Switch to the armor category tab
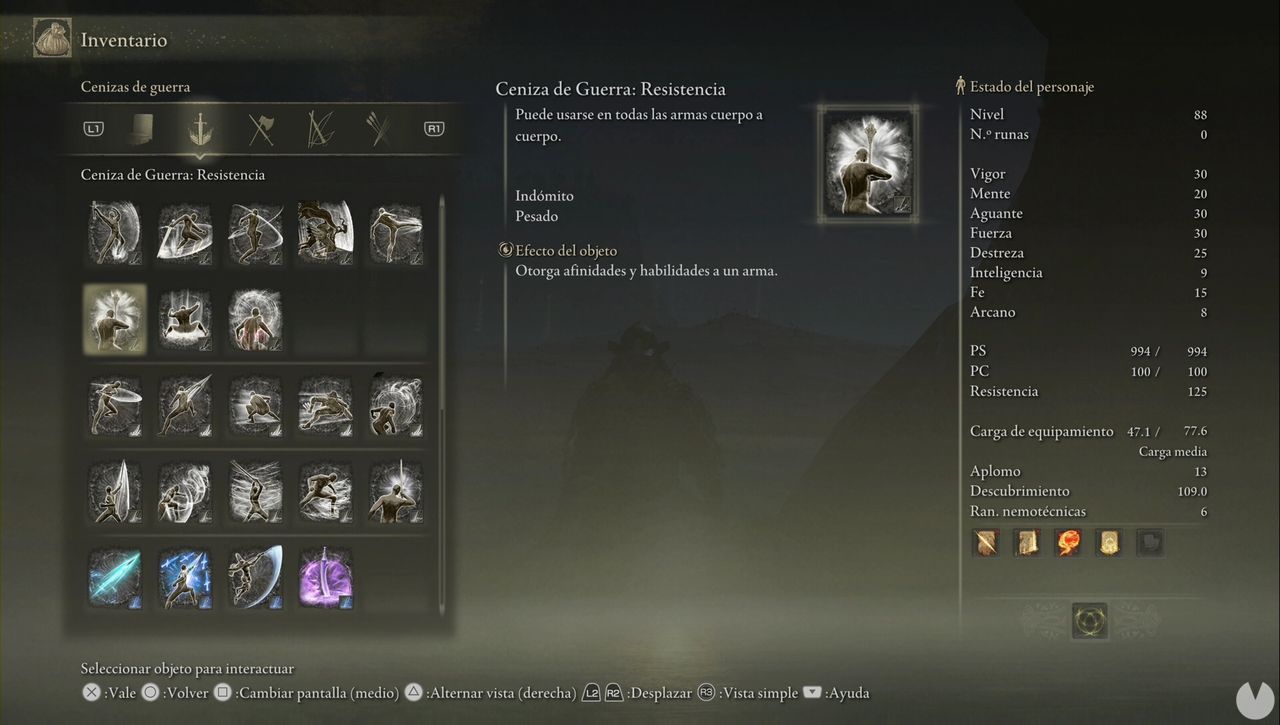Screen dimensions: 1280x725 (x=144, y=129)
